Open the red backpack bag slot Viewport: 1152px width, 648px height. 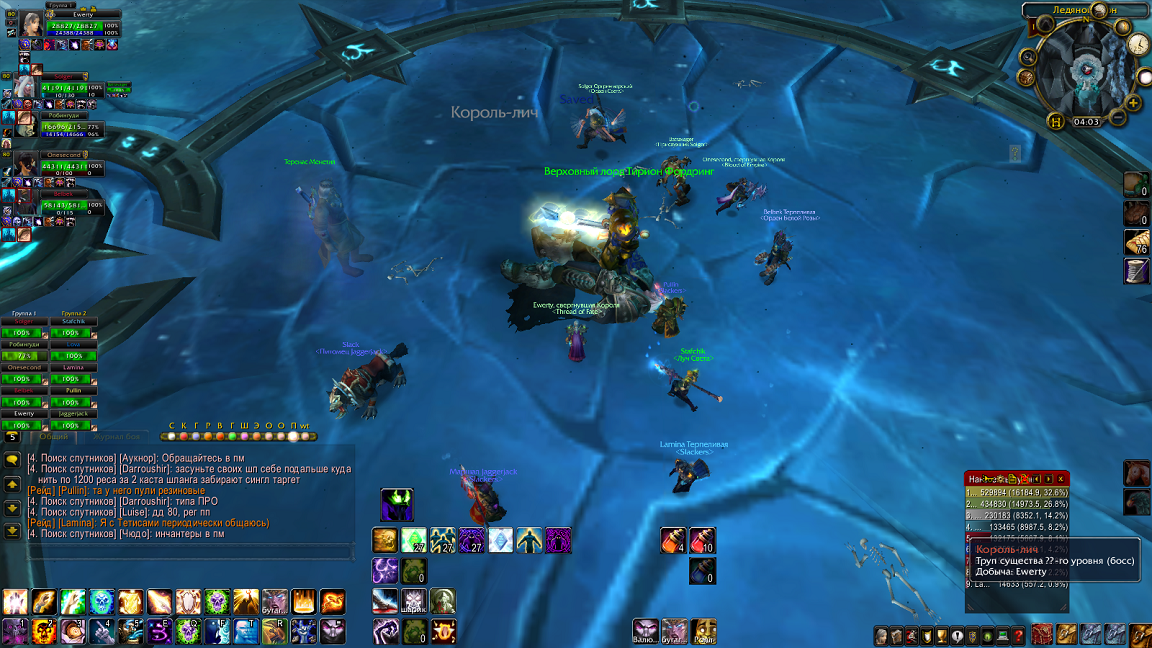click(x=1042, y=634)
